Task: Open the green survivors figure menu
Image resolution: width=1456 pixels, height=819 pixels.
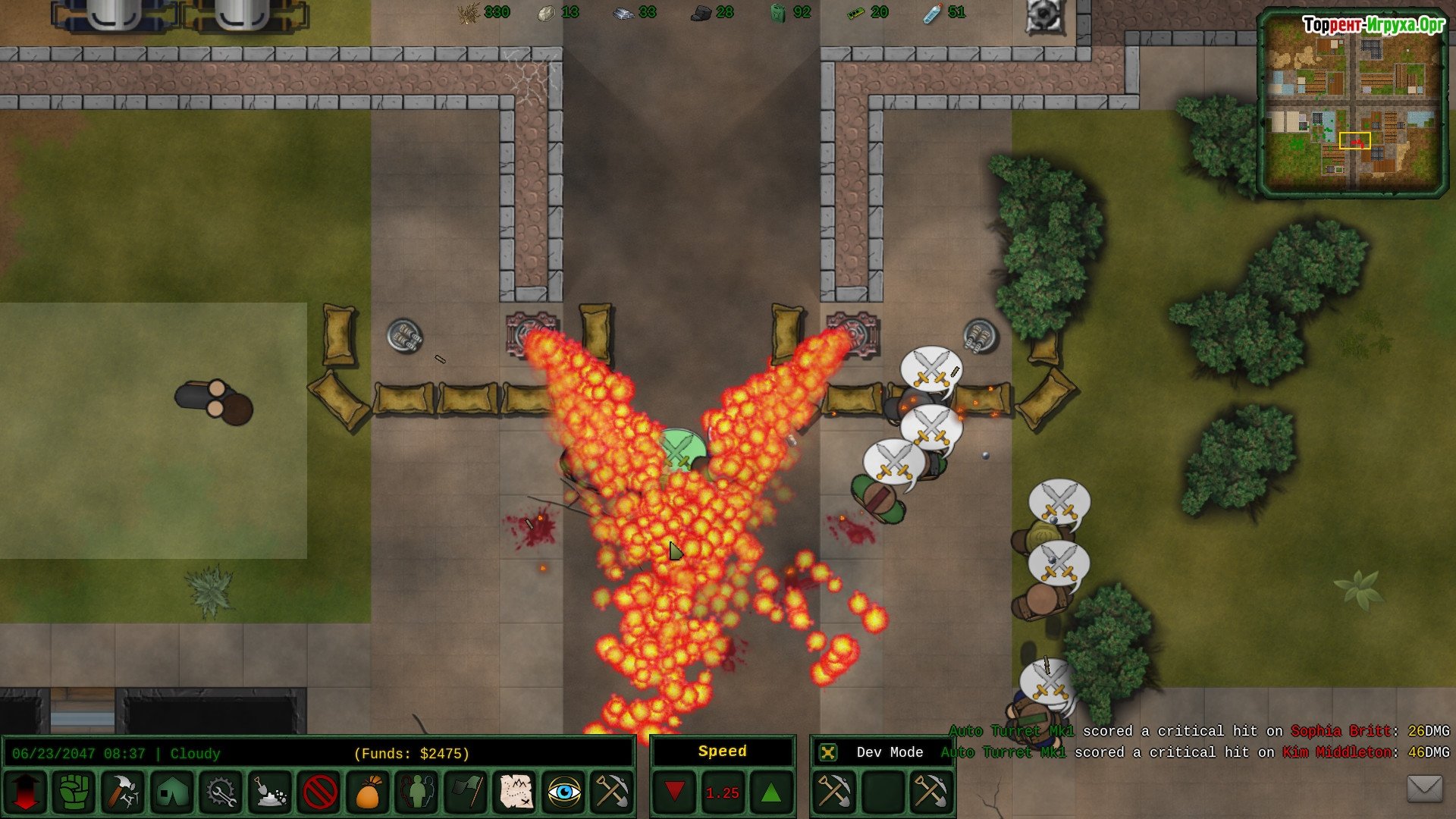Action: 417,792
